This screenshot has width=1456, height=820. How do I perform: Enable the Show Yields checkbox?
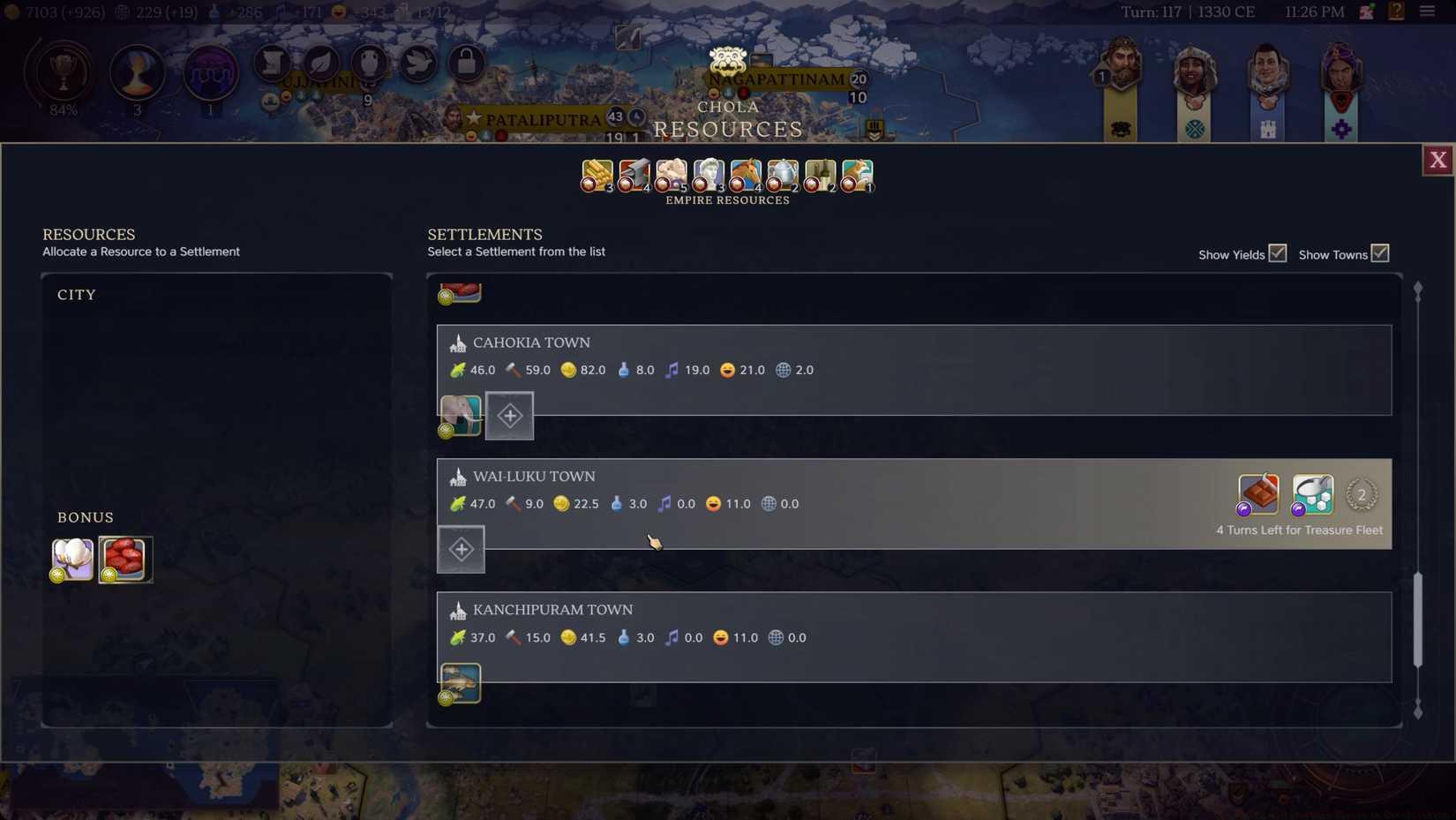tap(1278, 253)
